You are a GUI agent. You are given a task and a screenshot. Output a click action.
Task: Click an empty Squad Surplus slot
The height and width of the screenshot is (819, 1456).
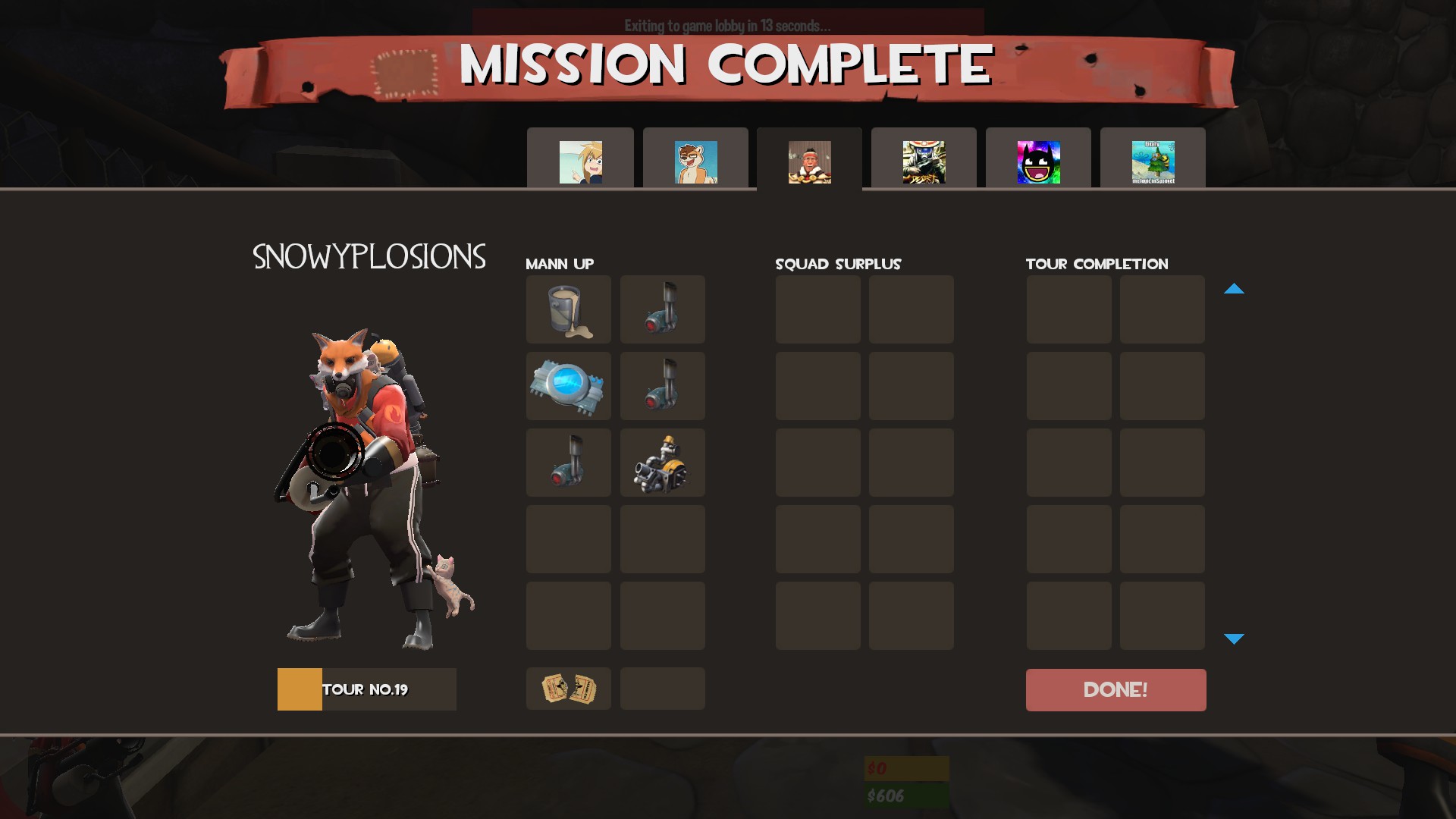[817, 309]
